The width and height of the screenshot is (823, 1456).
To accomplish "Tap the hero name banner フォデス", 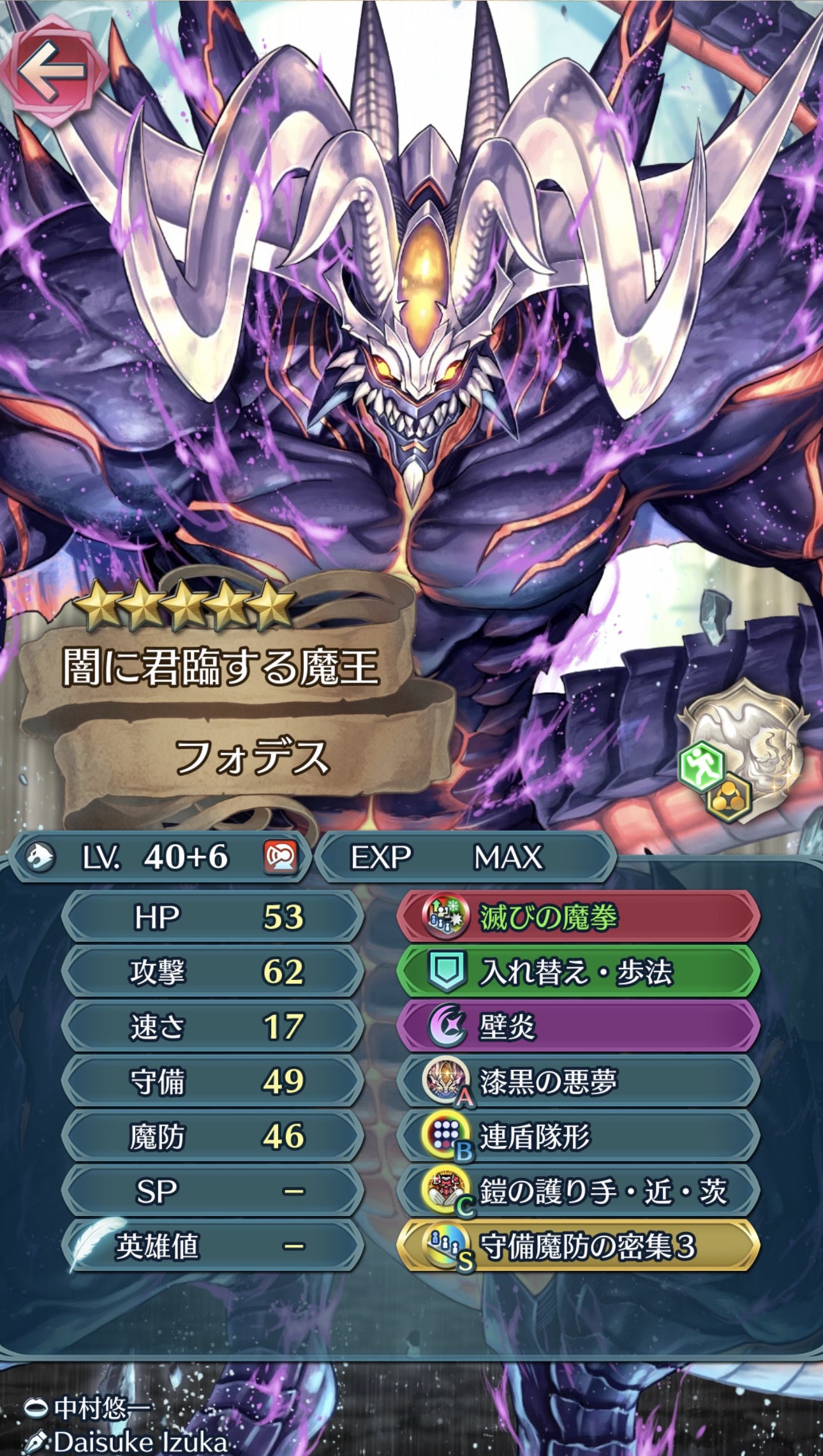I will click(252, 757).
